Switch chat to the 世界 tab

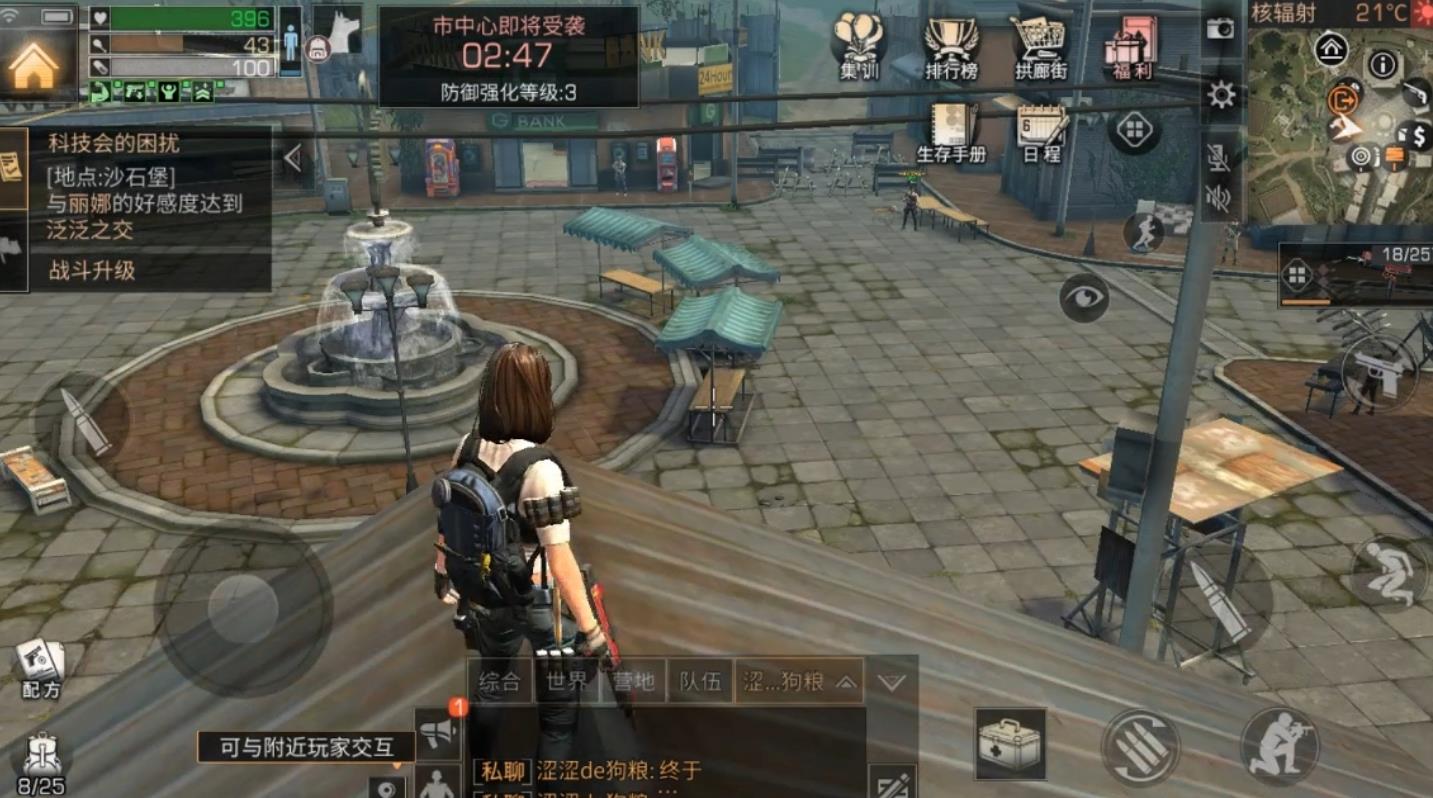[567, 682]
